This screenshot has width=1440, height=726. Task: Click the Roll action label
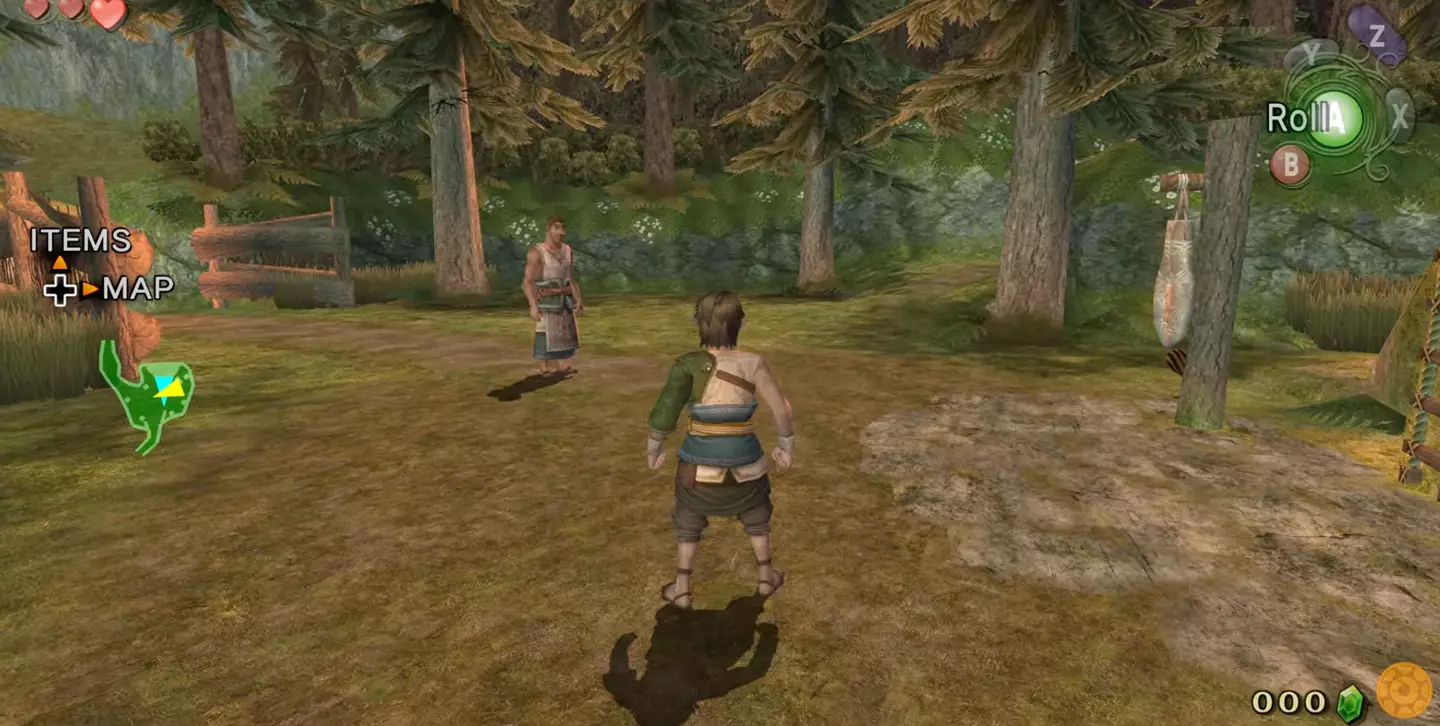pyautogui.click(x=1295, y=116)
